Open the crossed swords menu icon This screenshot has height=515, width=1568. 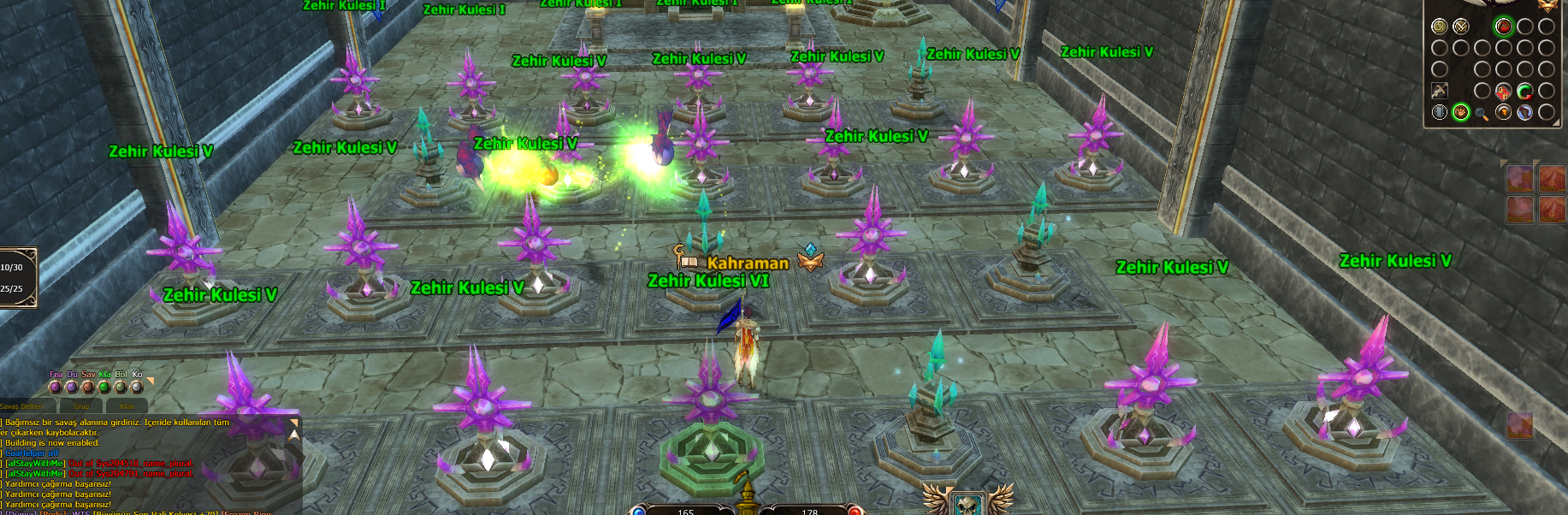point(1461,27)
